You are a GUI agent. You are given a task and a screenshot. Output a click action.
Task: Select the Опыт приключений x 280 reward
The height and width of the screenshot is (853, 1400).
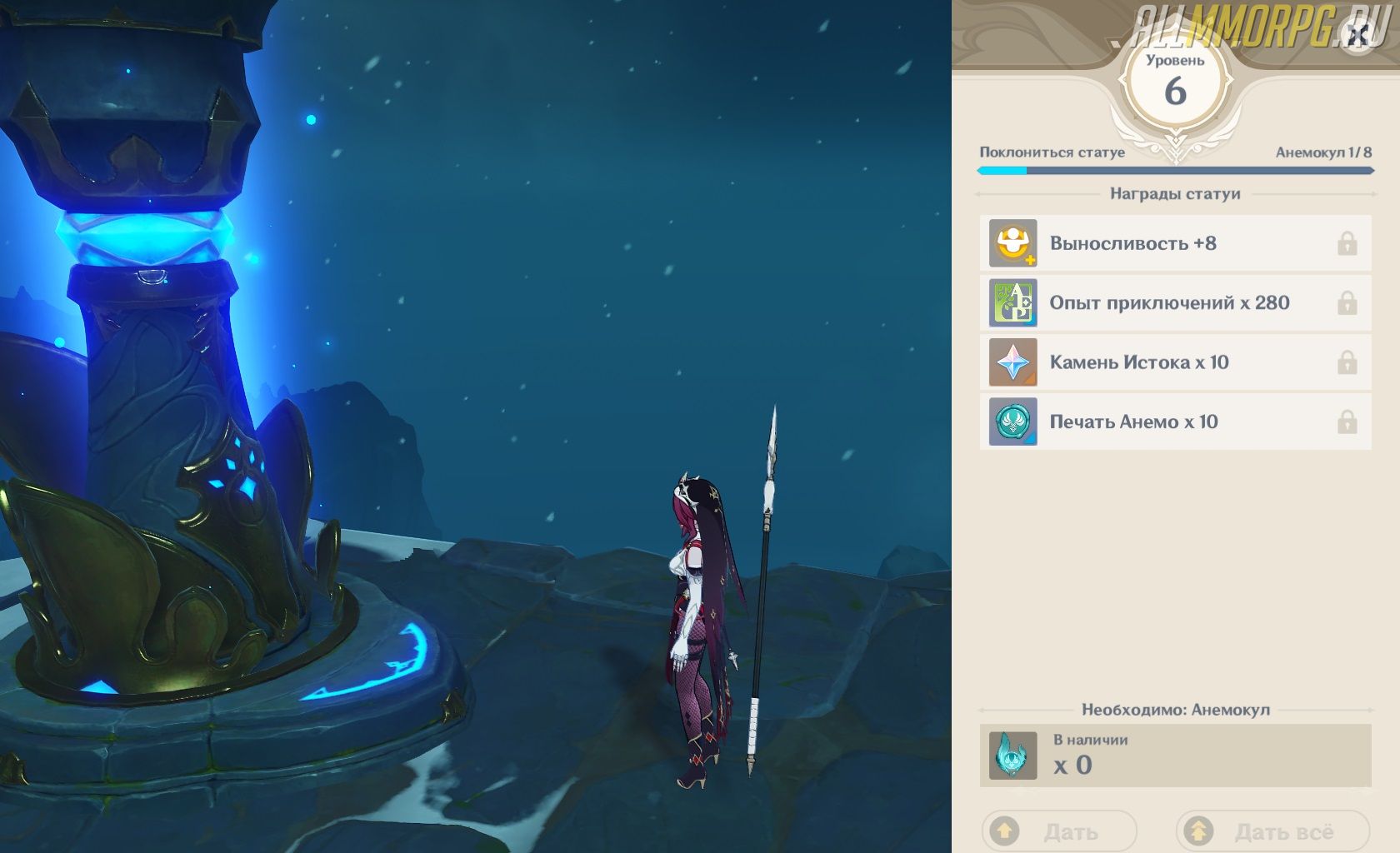(1175, 302)
